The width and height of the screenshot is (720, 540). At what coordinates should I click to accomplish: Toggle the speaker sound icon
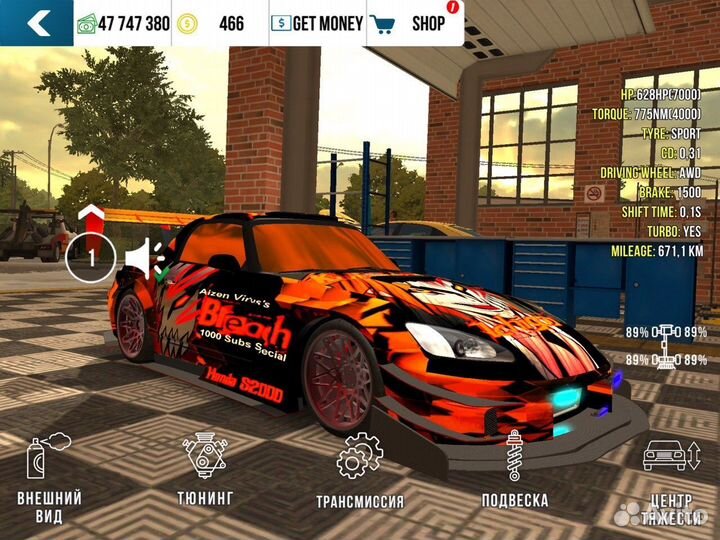tap(145, 258)
